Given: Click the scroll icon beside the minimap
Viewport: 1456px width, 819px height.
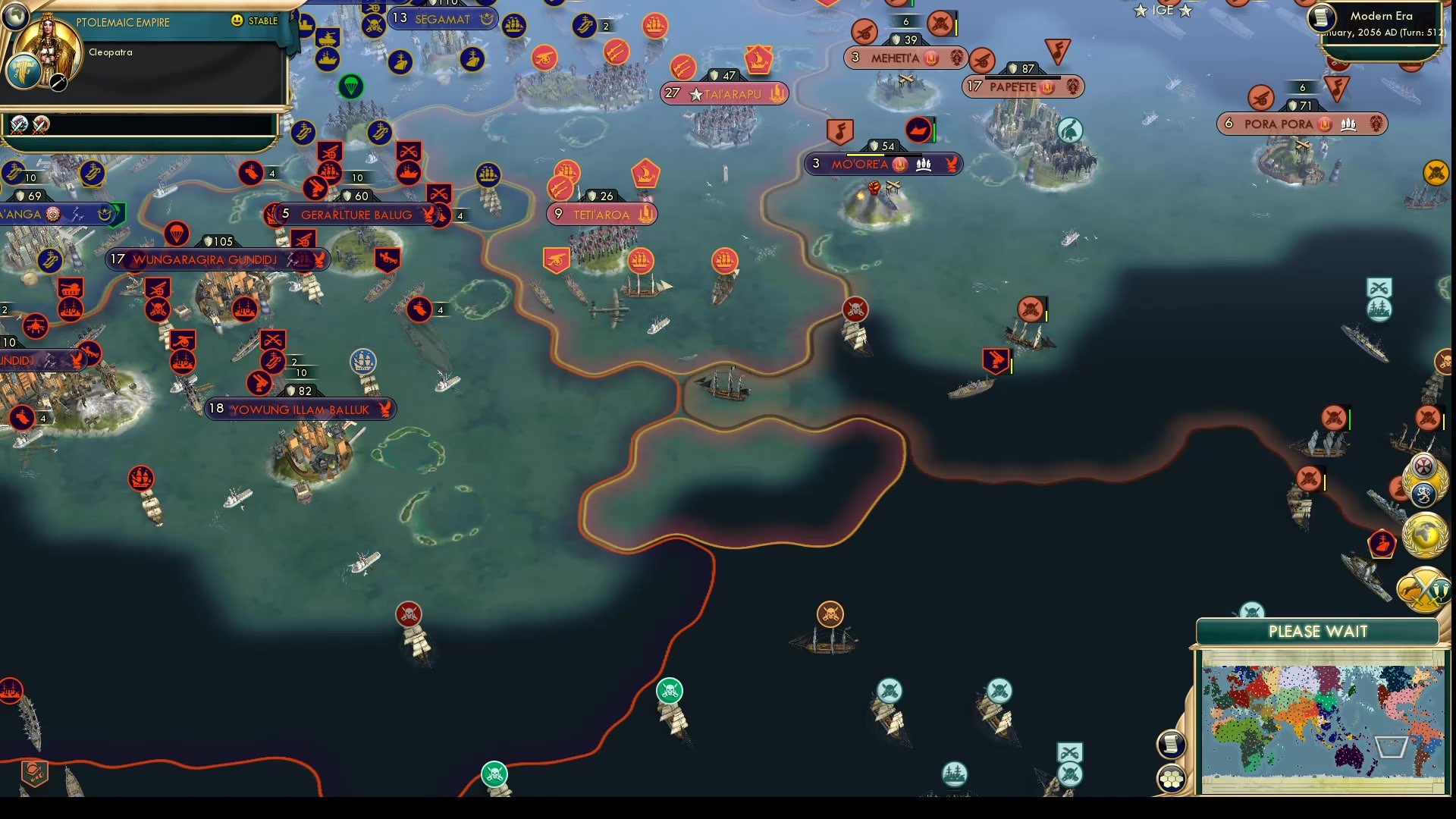Looking at the screenshot, I should click(1172, 744).
